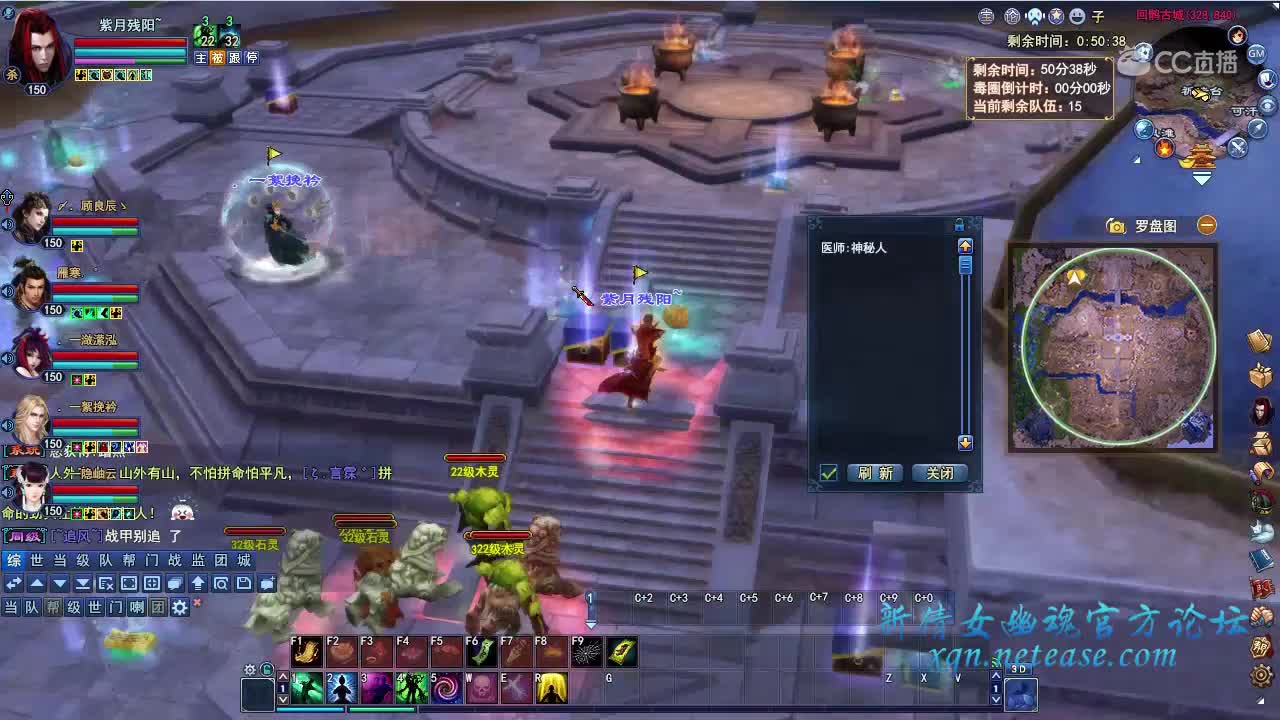The image size is (1280, 720).
Task: Open the settings gear in the right sidebar
Action: pyautogui.click(x=1260, y=675)
